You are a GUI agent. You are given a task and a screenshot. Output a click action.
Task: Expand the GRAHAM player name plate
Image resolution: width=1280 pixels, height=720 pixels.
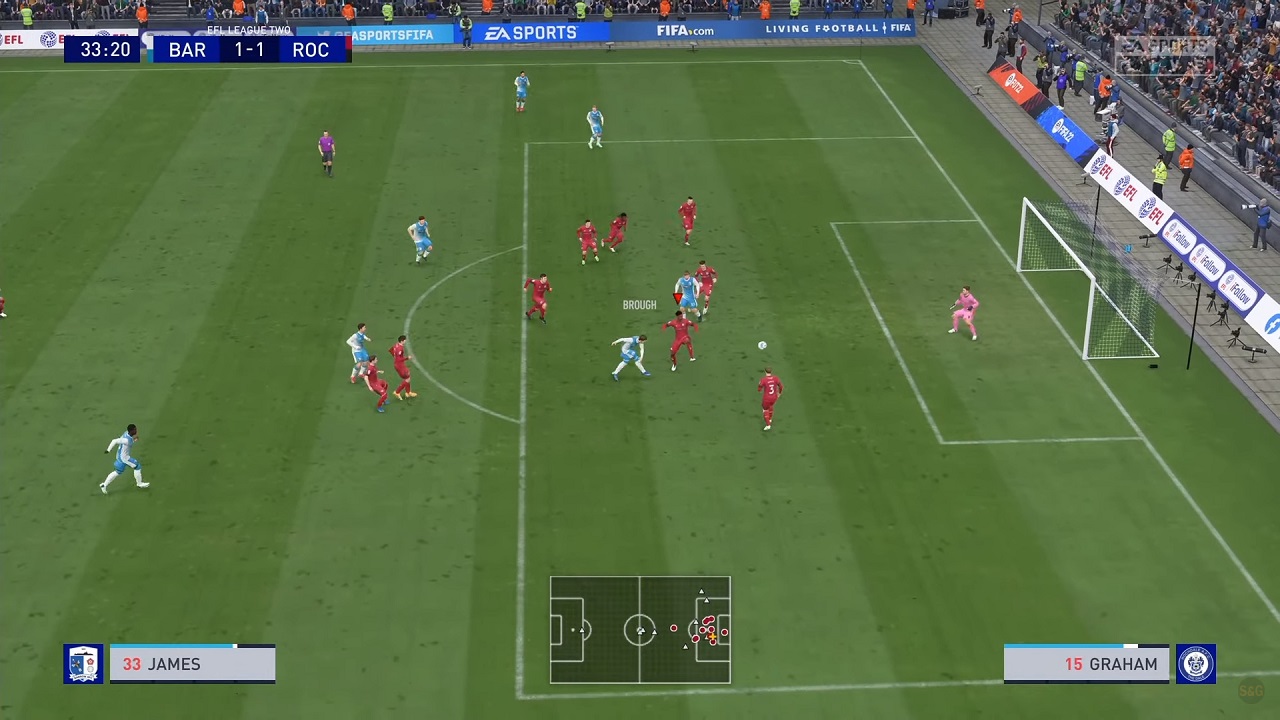1086,664
